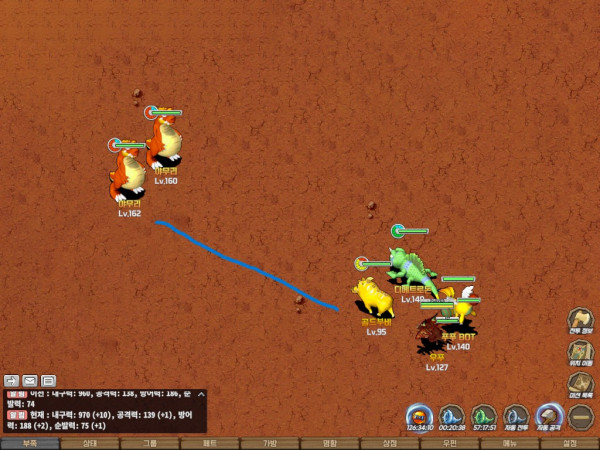
Task: Toggle 자동 공격 auto attack hammer icon
Action: point(549,415)
